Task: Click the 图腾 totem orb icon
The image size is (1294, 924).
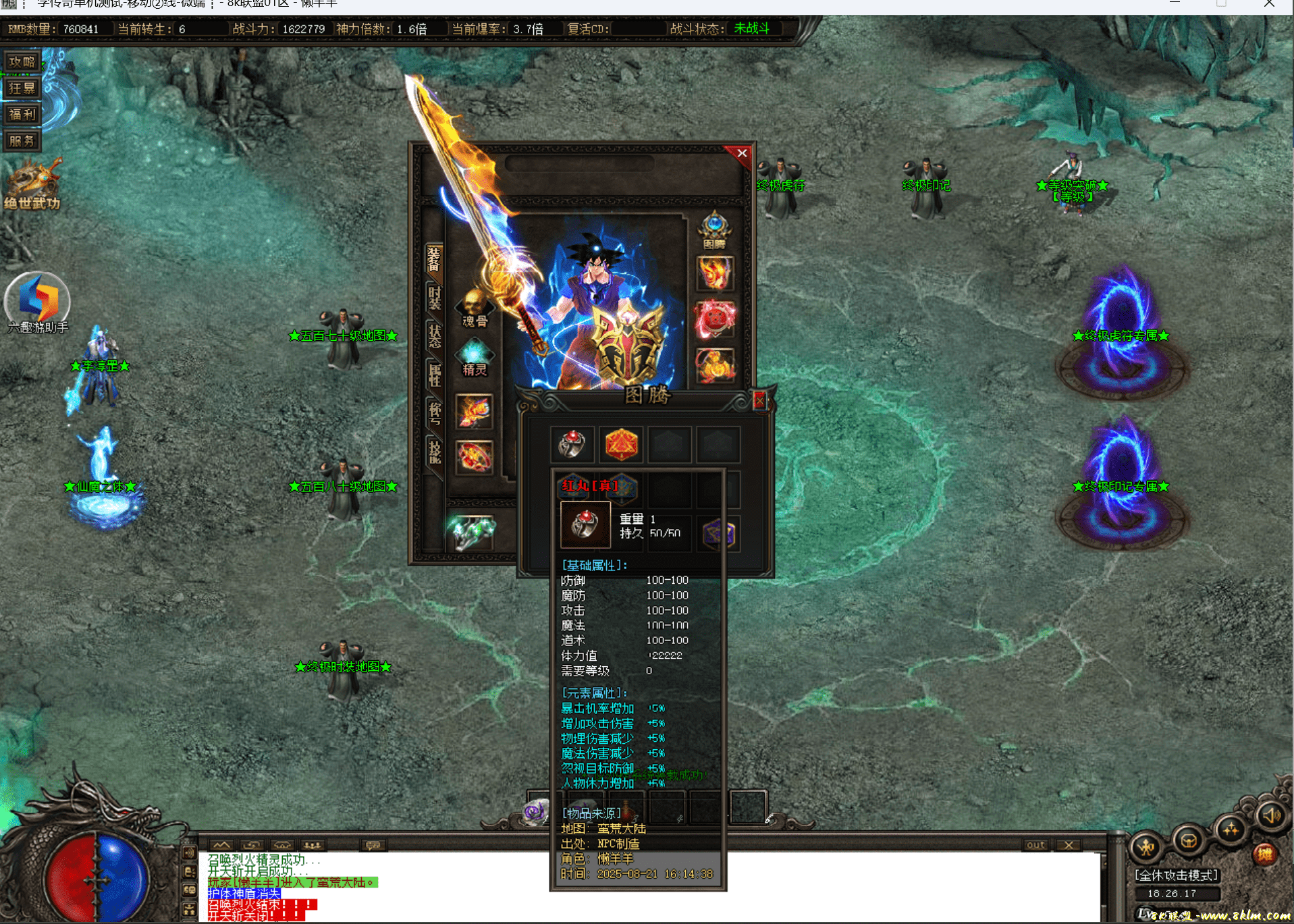Action: point(714,228)
